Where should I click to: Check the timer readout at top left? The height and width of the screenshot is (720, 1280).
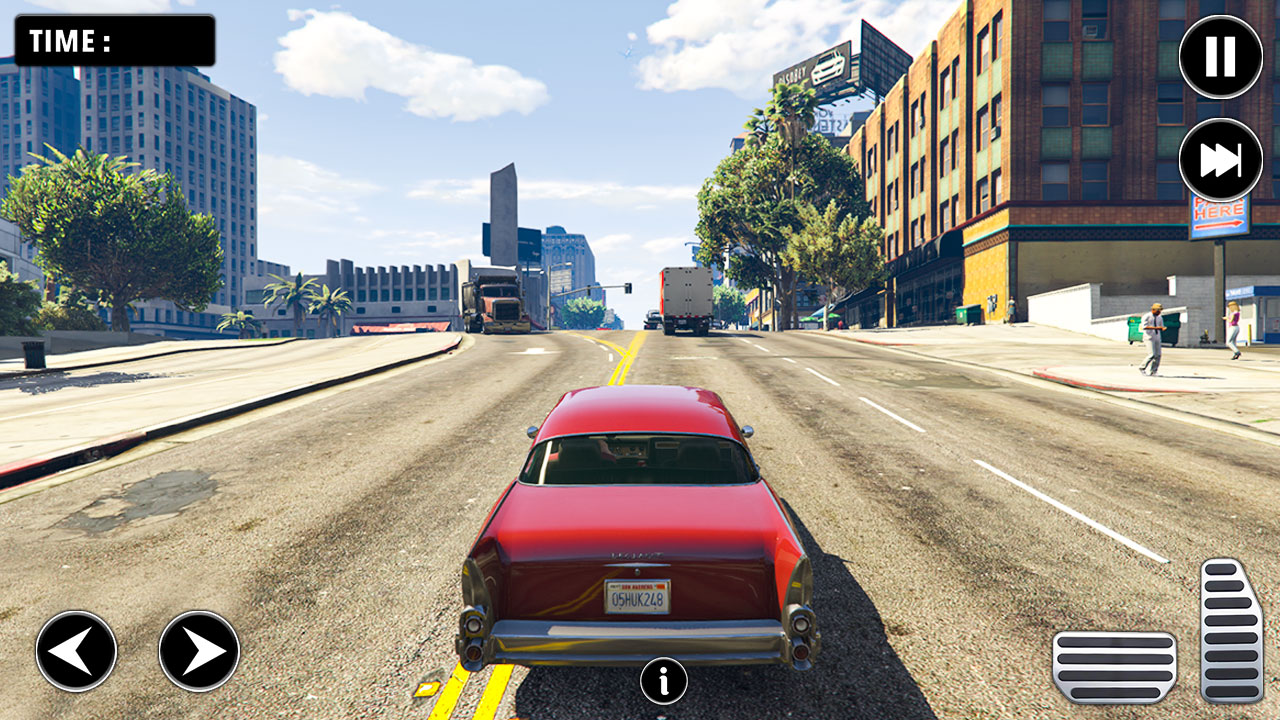(115, 39)
